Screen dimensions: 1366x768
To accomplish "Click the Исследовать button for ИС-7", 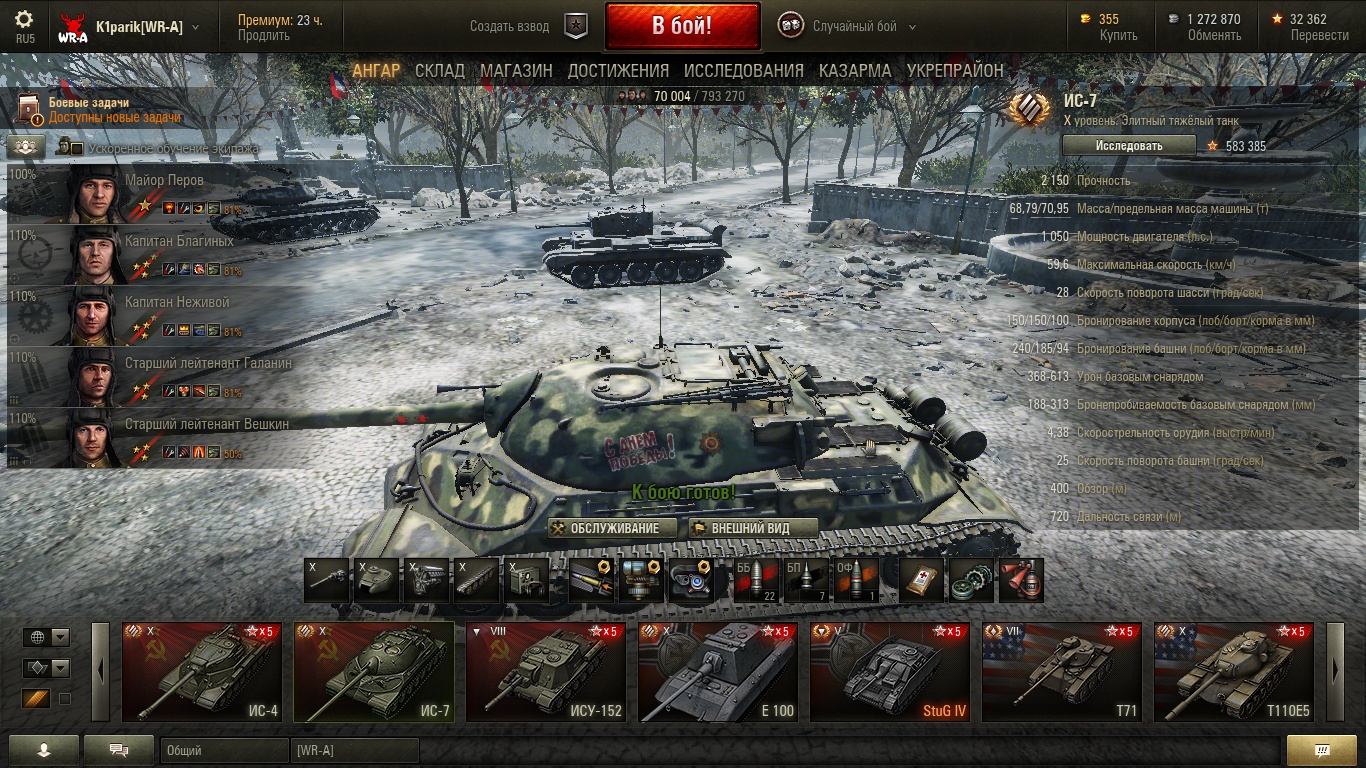I will pos(1128,146).
